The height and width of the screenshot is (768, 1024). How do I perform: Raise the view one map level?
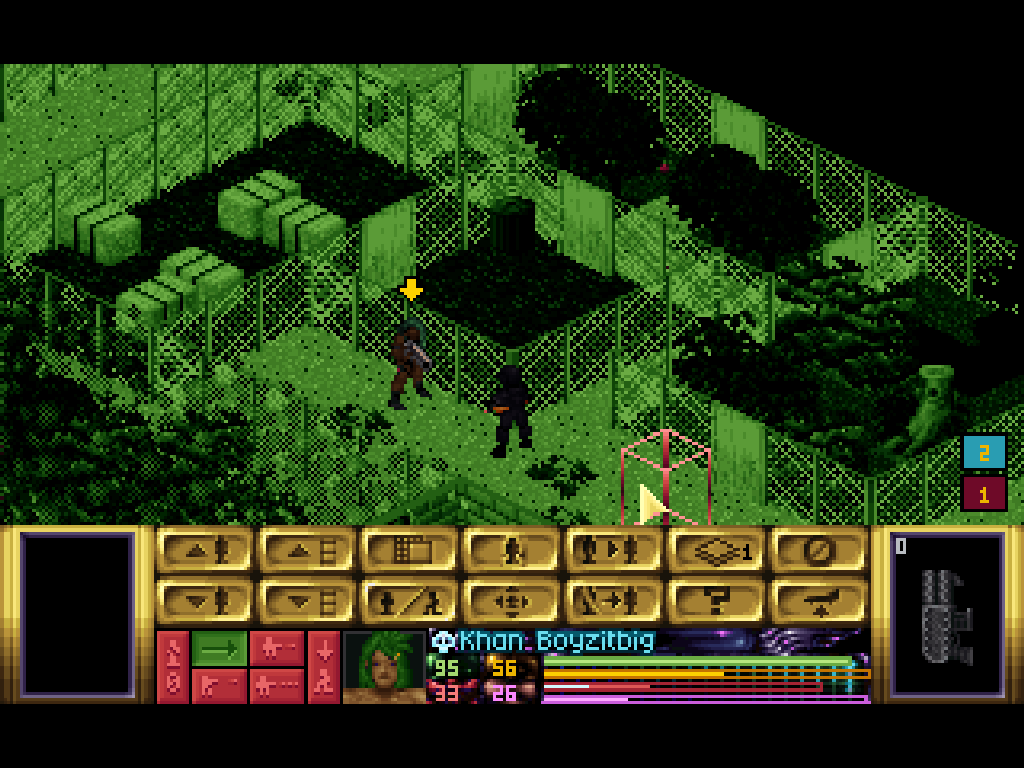pyautogui.click(x=308, y=551)
